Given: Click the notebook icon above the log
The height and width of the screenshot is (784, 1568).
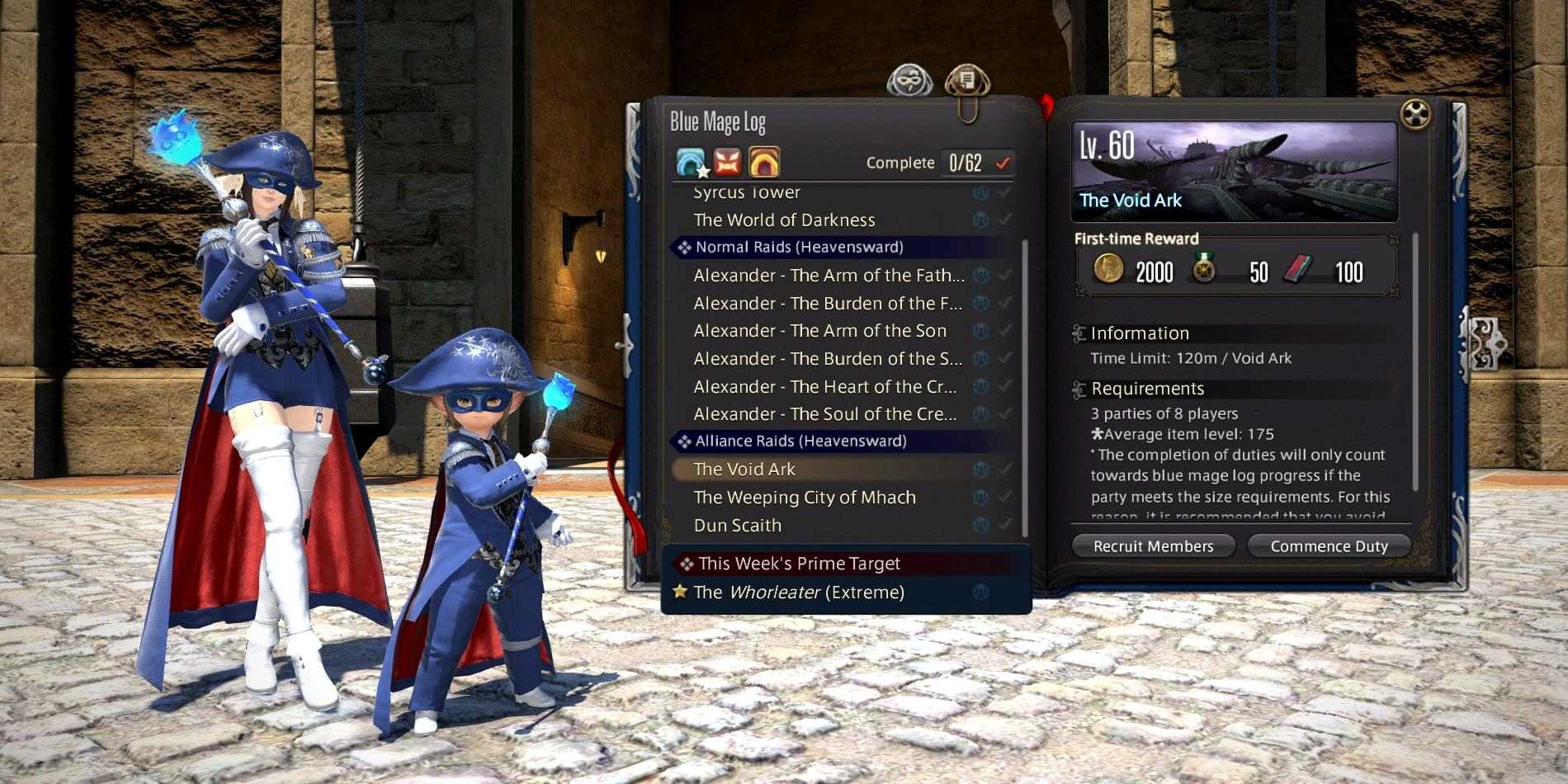Looking at the screenshot, I should [967, 81].
